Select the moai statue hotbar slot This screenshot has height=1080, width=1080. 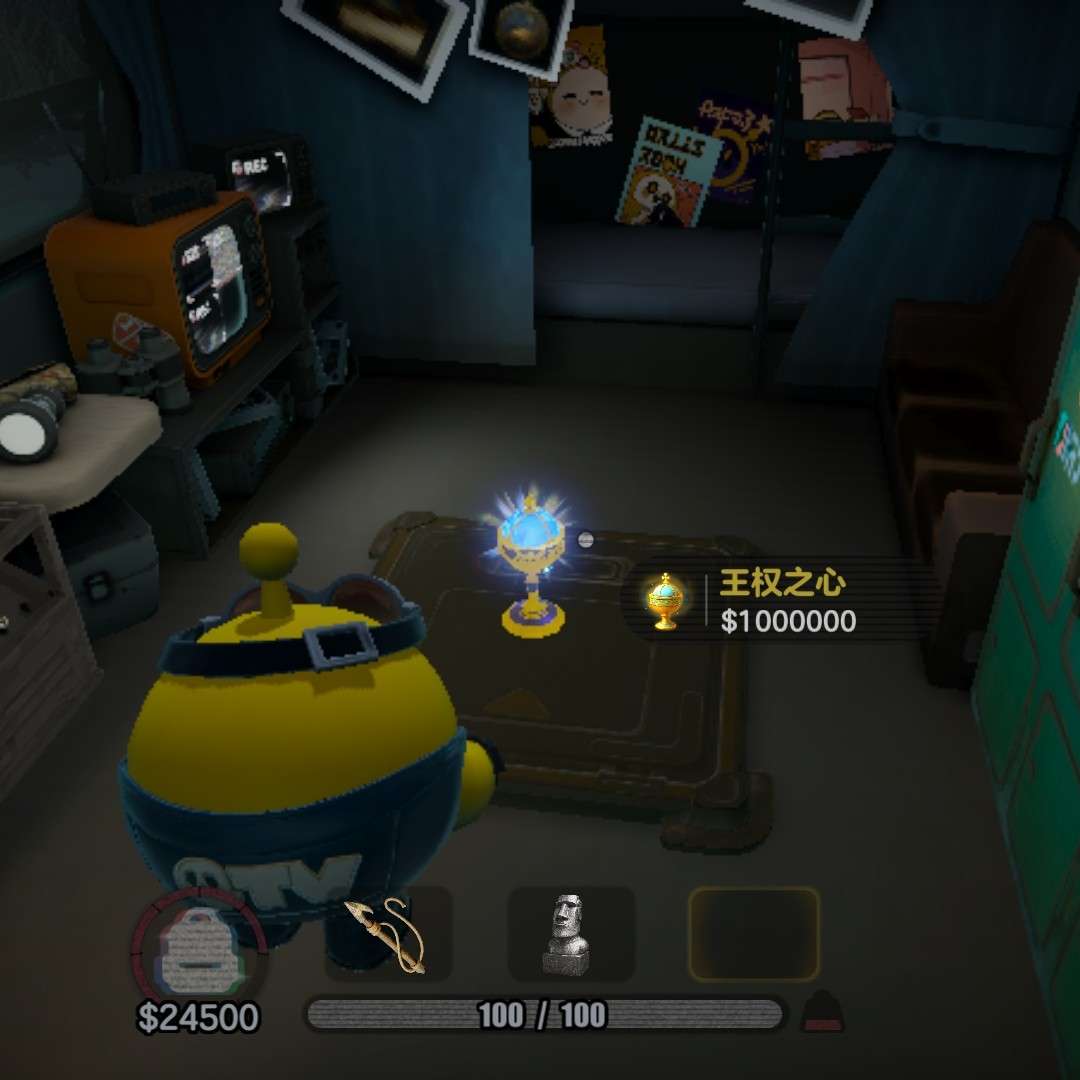tap(570, 934)
